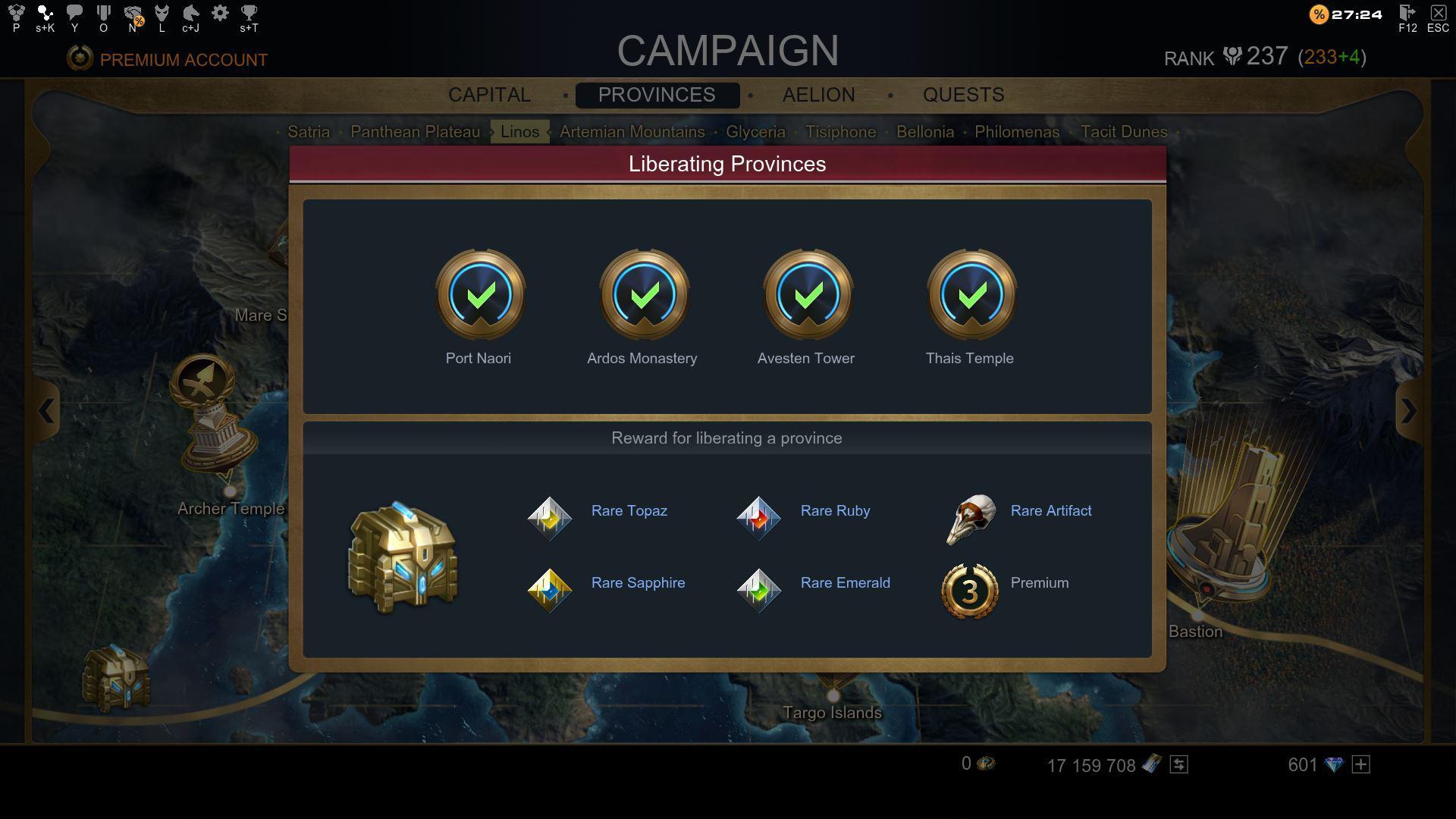
Task: Open the mounts icon shaped like a horse
Action: click(190, 11)
